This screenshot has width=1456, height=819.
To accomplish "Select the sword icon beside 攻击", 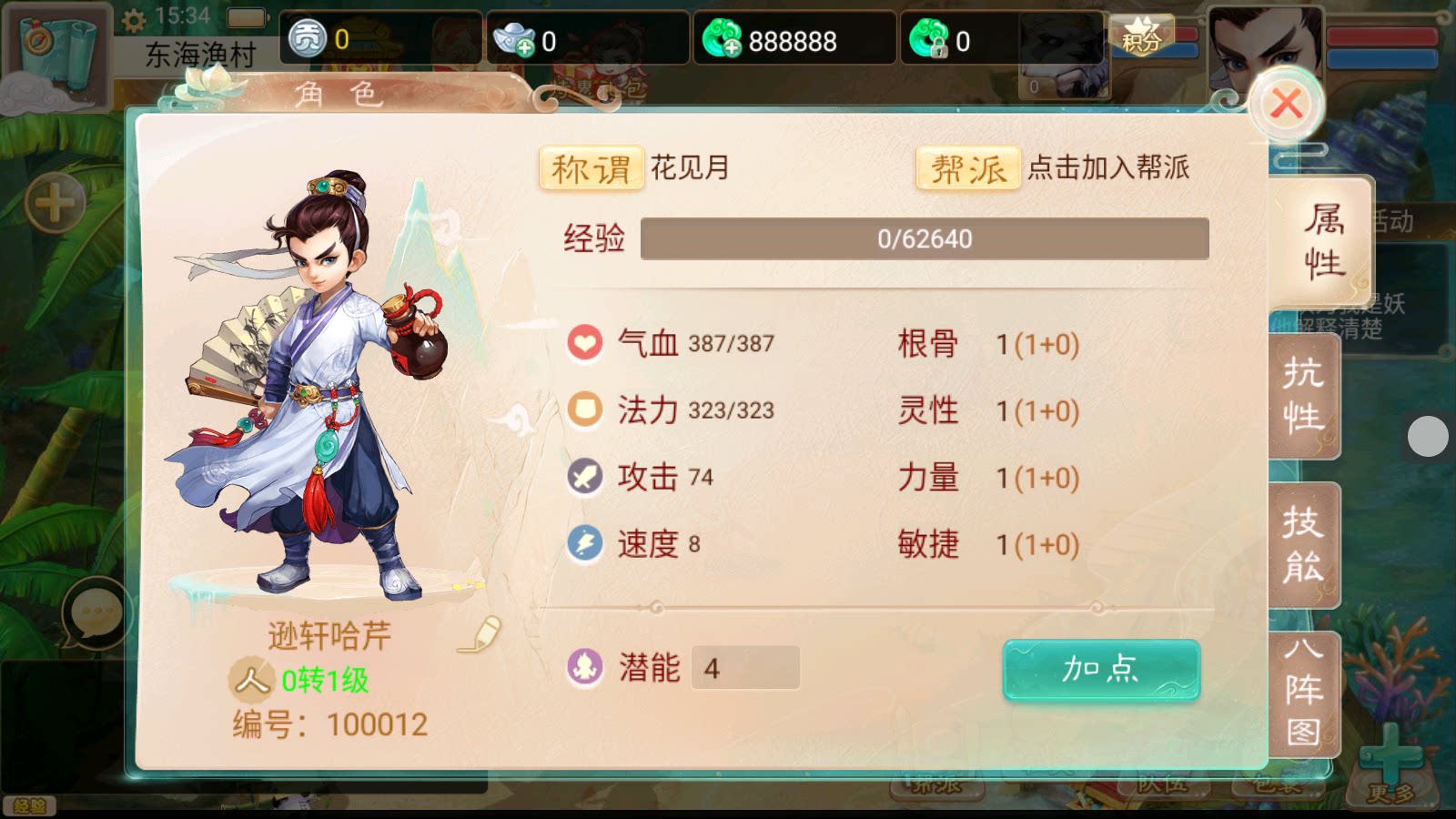I will point(585,477).
